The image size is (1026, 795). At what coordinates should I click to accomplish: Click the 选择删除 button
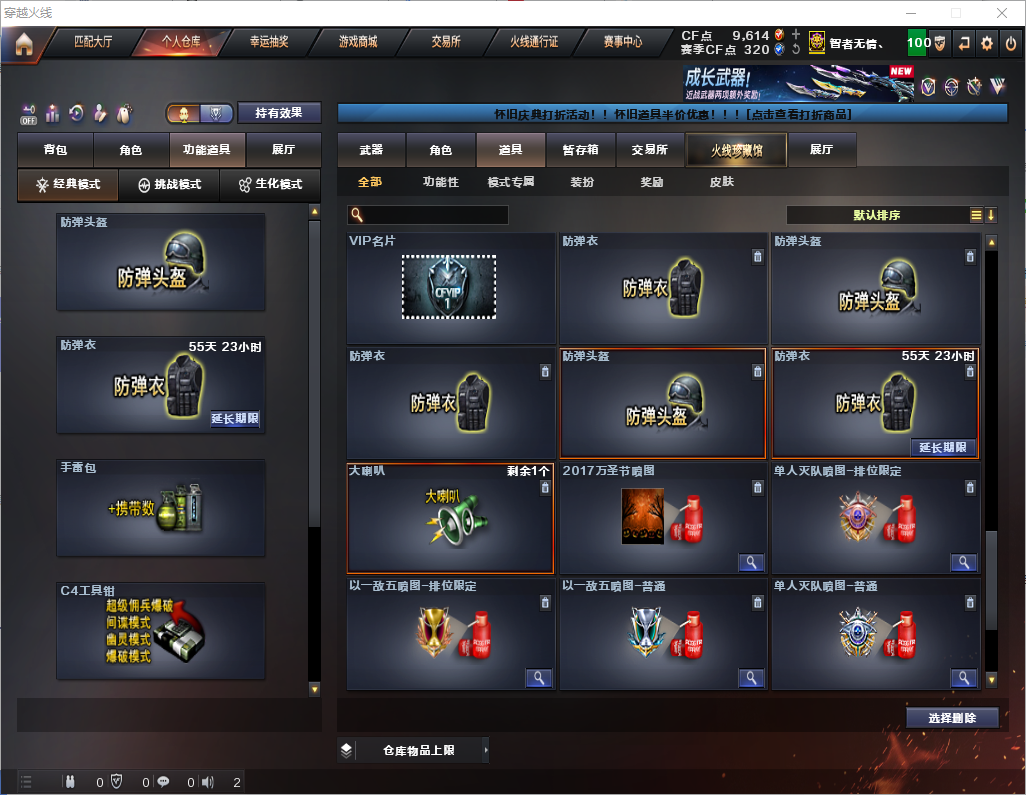pyautogui.click(x=952, y=718)
